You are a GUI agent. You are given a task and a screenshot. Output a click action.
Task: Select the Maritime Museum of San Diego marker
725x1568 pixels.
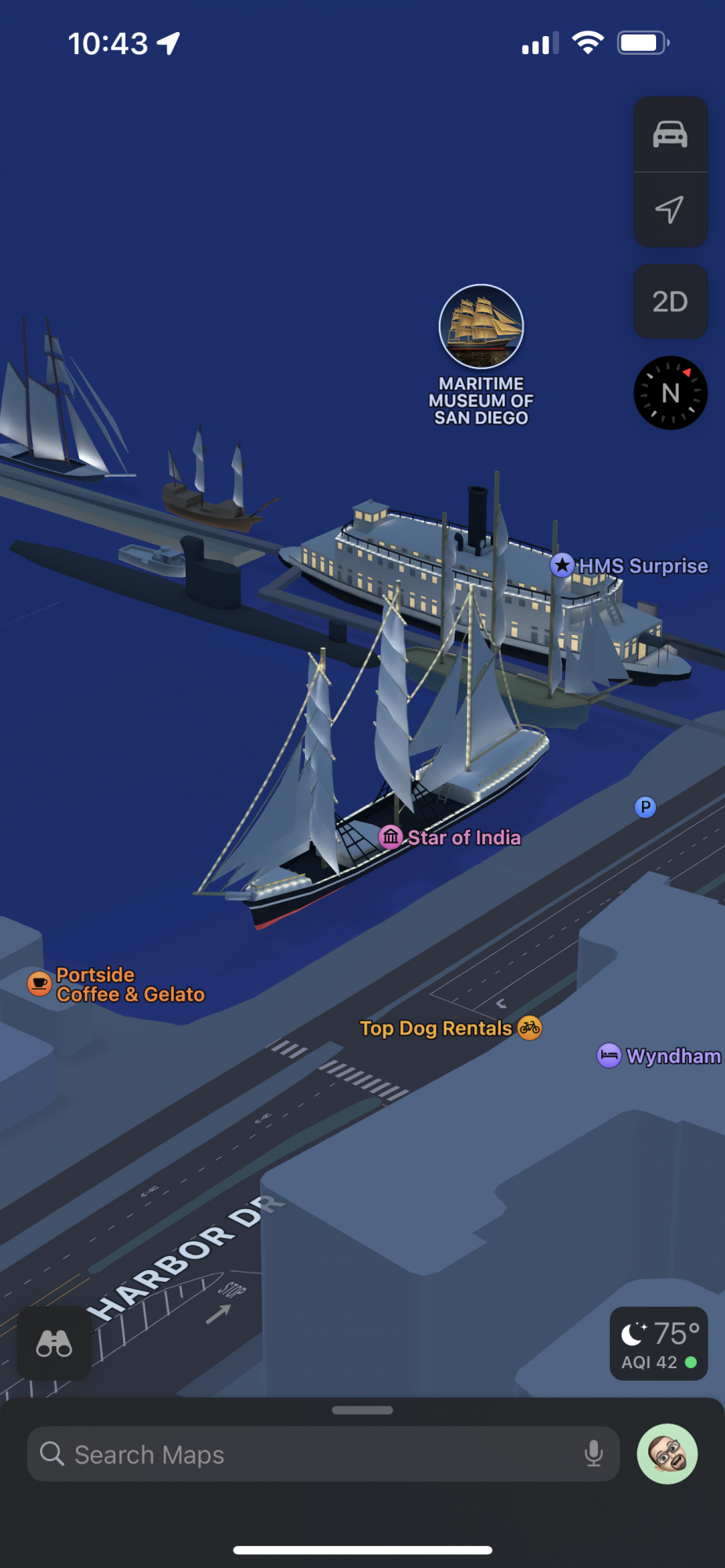481,327
